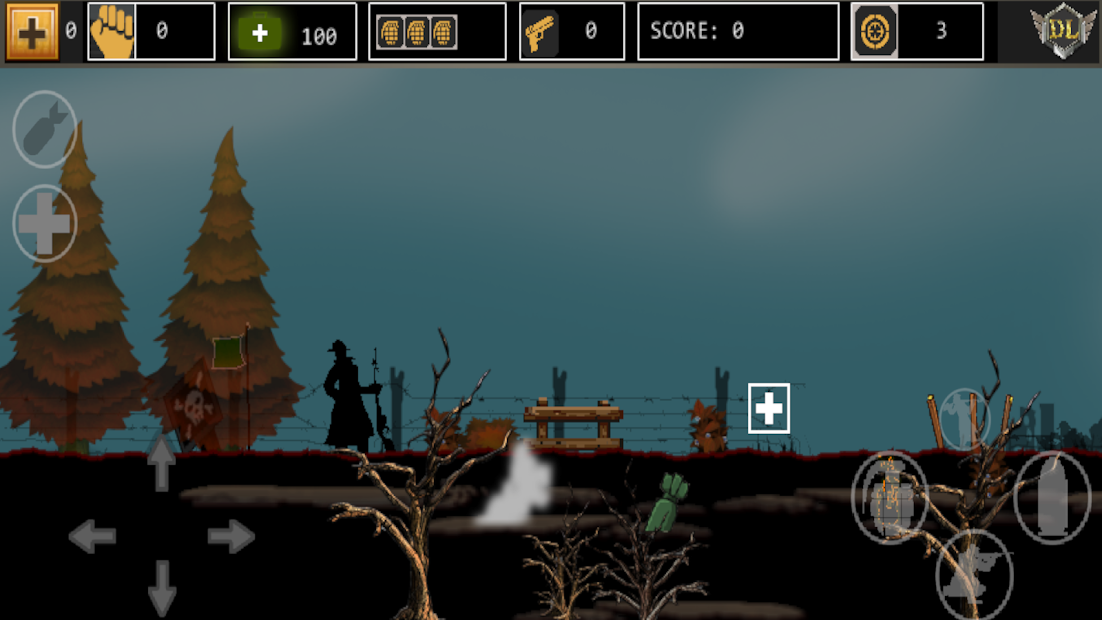Activate the prone gunner button
This screenshot has width=1102, height=620.
click(x=974, y=574)
